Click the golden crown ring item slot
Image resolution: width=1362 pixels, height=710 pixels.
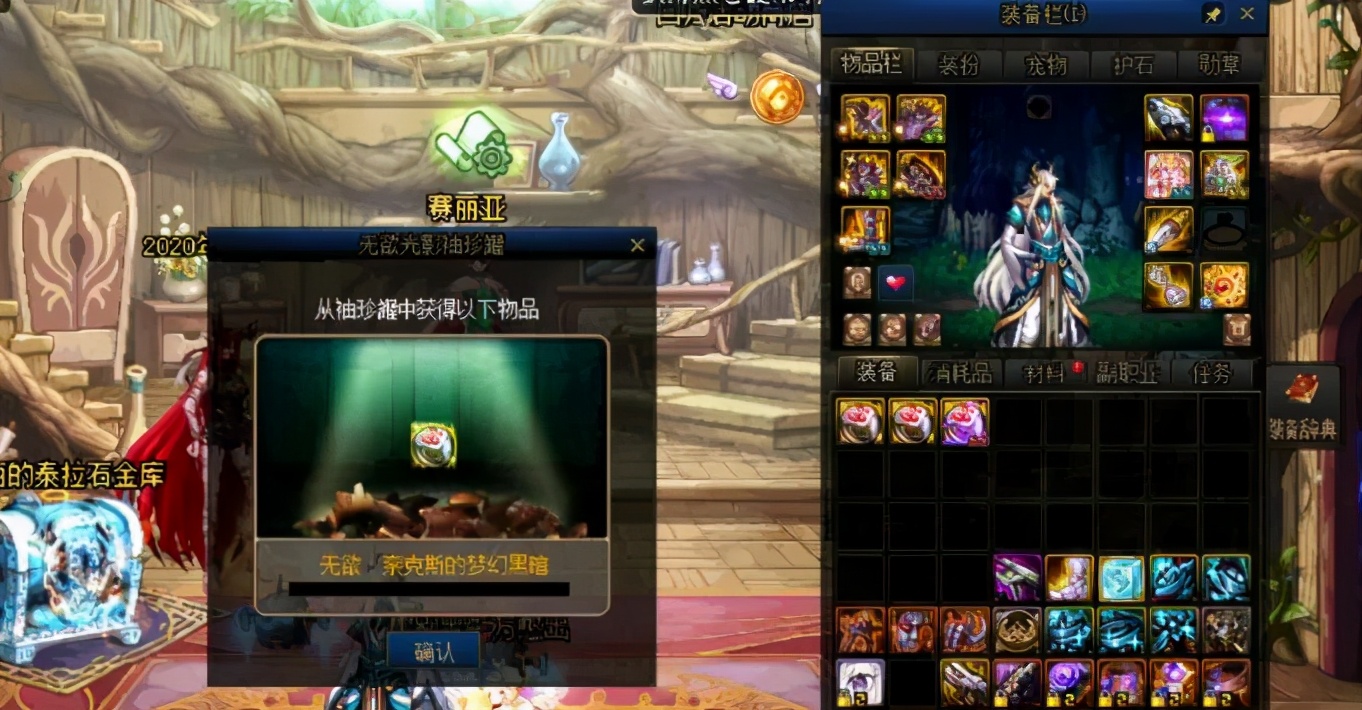point(1017,630)
